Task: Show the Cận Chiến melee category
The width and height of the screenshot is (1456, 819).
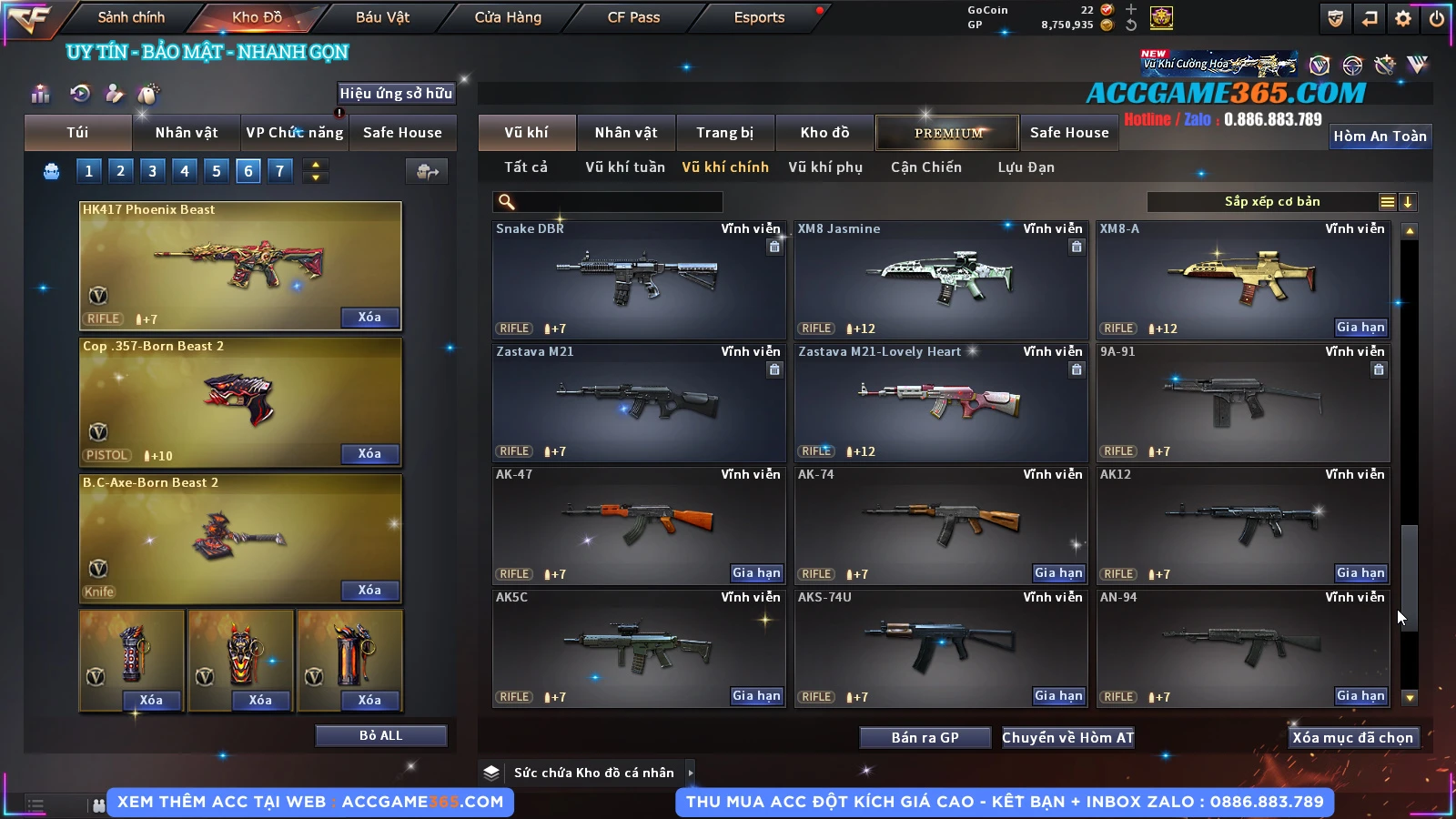Action: [925, 167]
